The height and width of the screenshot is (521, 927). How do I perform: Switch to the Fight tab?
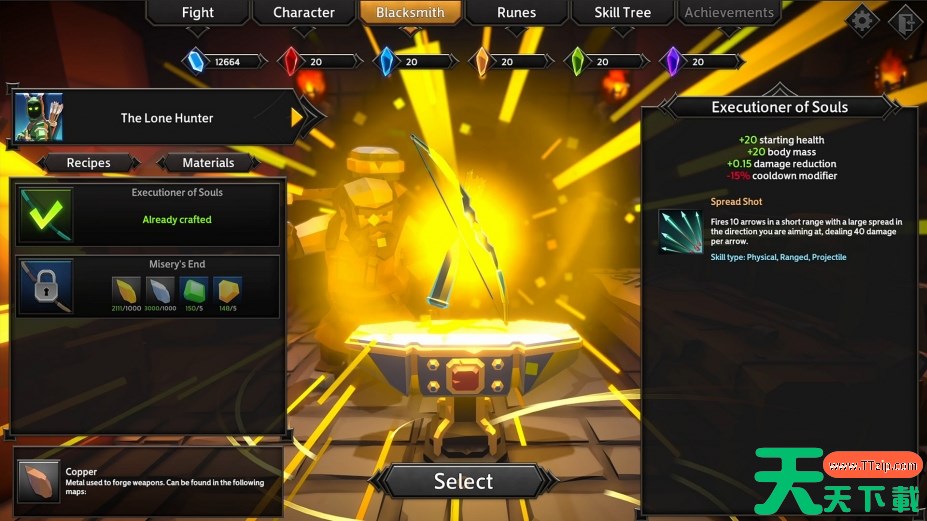click(198, 13)
